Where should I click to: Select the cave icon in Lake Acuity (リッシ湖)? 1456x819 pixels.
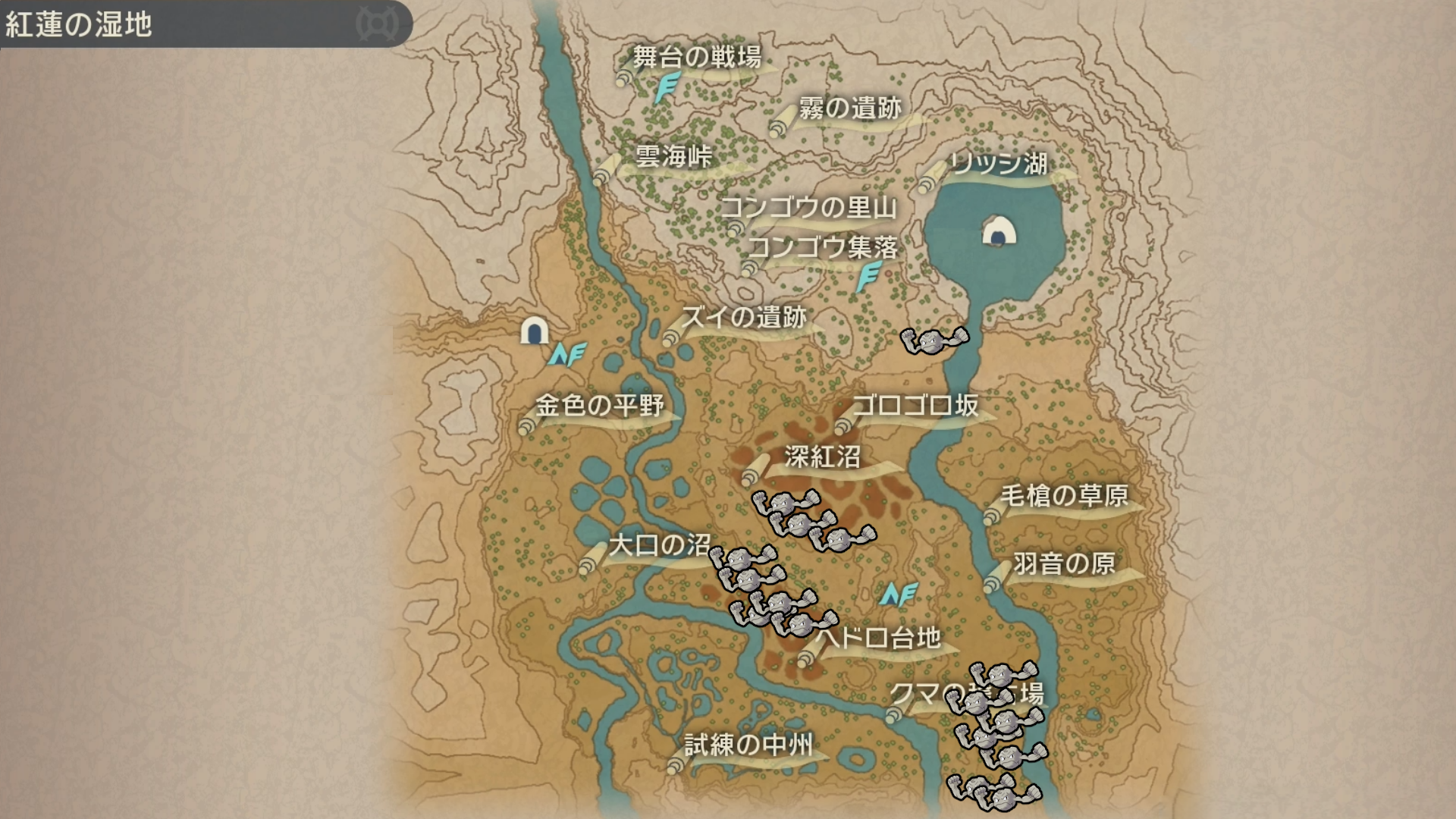tap(999, 231)
